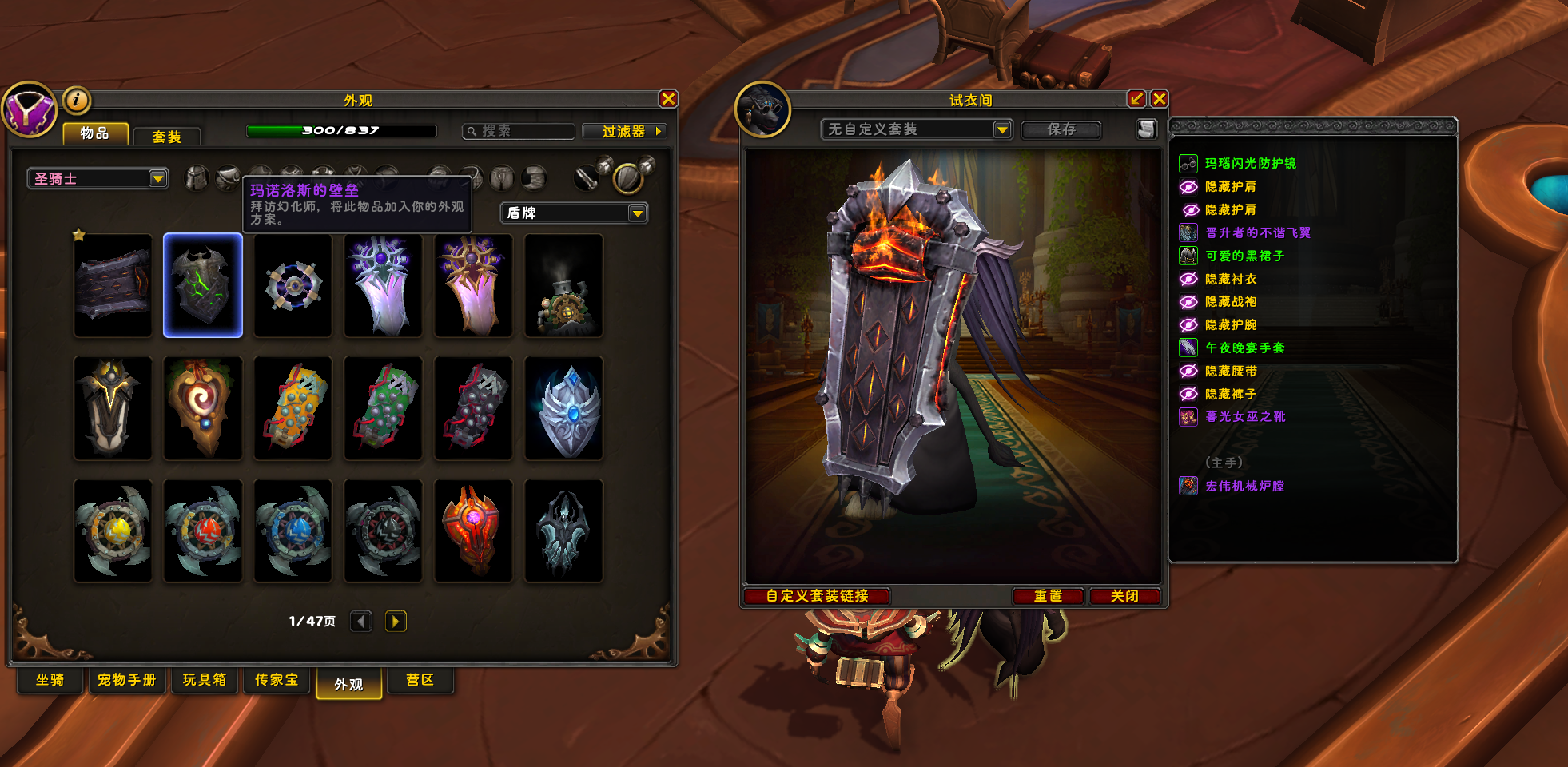The image size is (1568, 767).
Task: Switch to the Sets (套装) tab
Action: tap(166, 137)
